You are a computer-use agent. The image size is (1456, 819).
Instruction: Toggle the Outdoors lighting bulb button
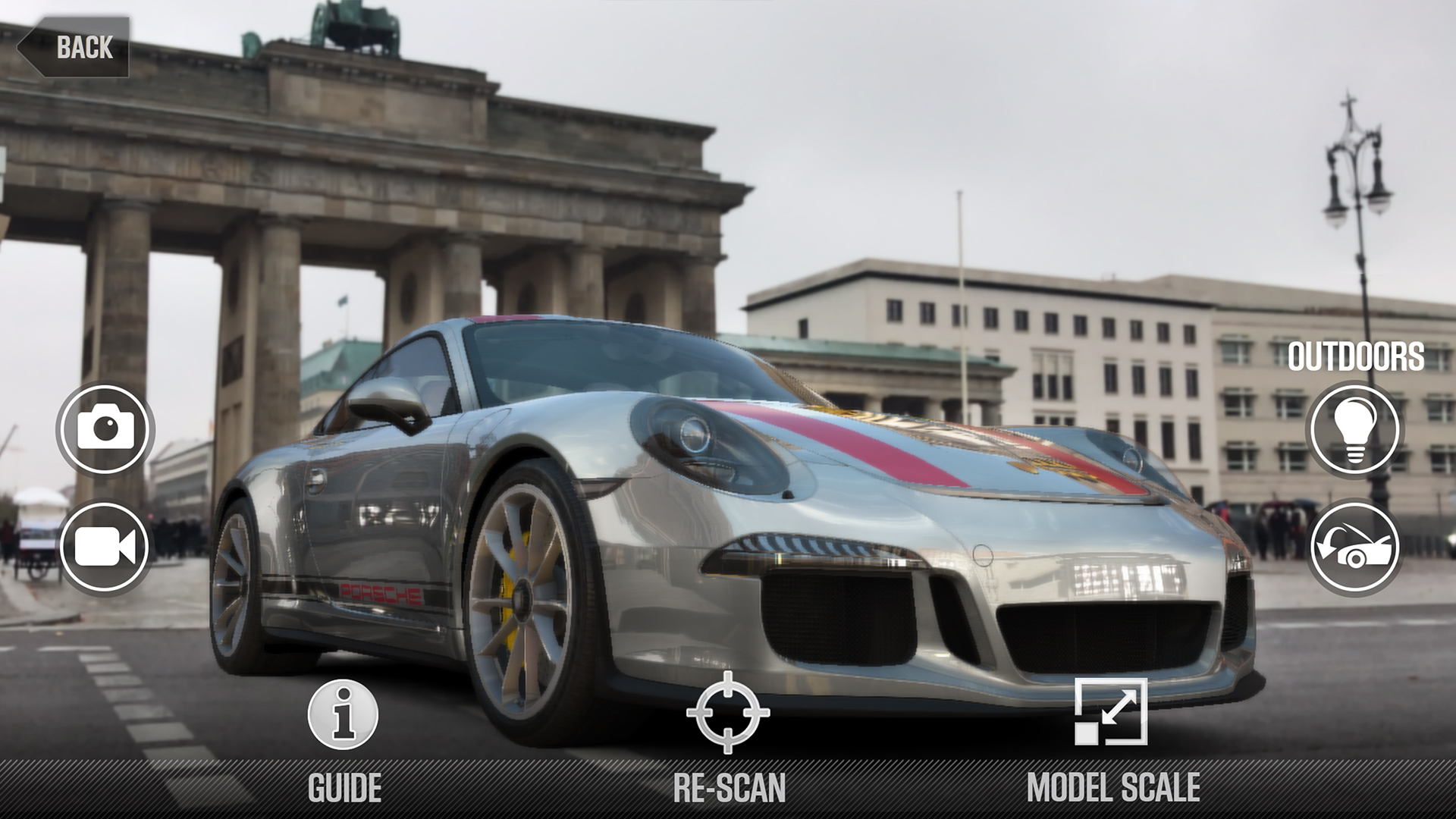[x=1354, y=429]
